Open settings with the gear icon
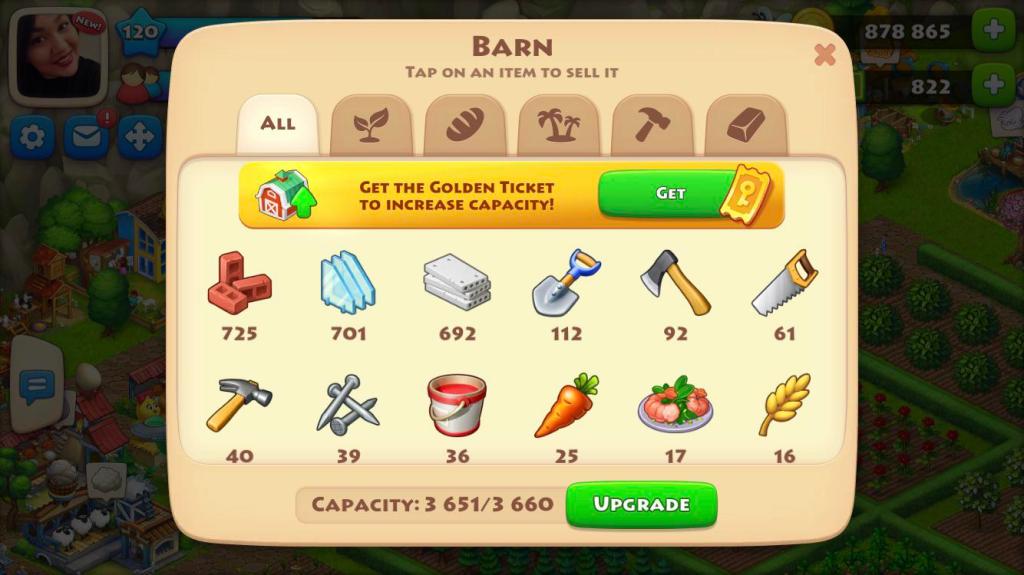 click(x=32, y=137)
